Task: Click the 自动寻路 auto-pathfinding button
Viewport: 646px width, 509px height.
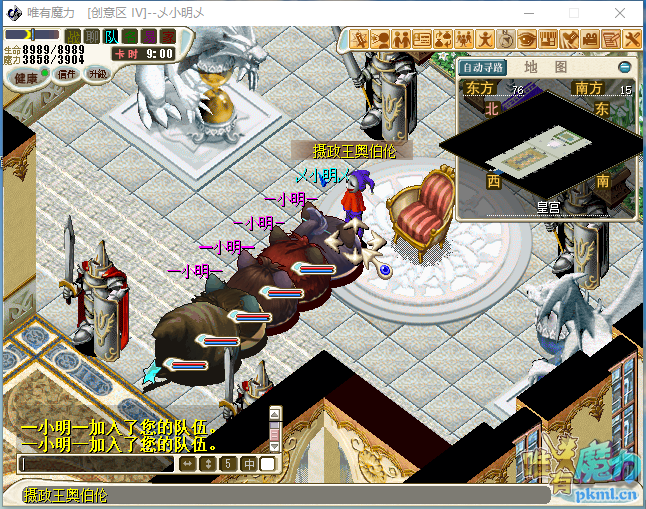Action: click(484, 67)
